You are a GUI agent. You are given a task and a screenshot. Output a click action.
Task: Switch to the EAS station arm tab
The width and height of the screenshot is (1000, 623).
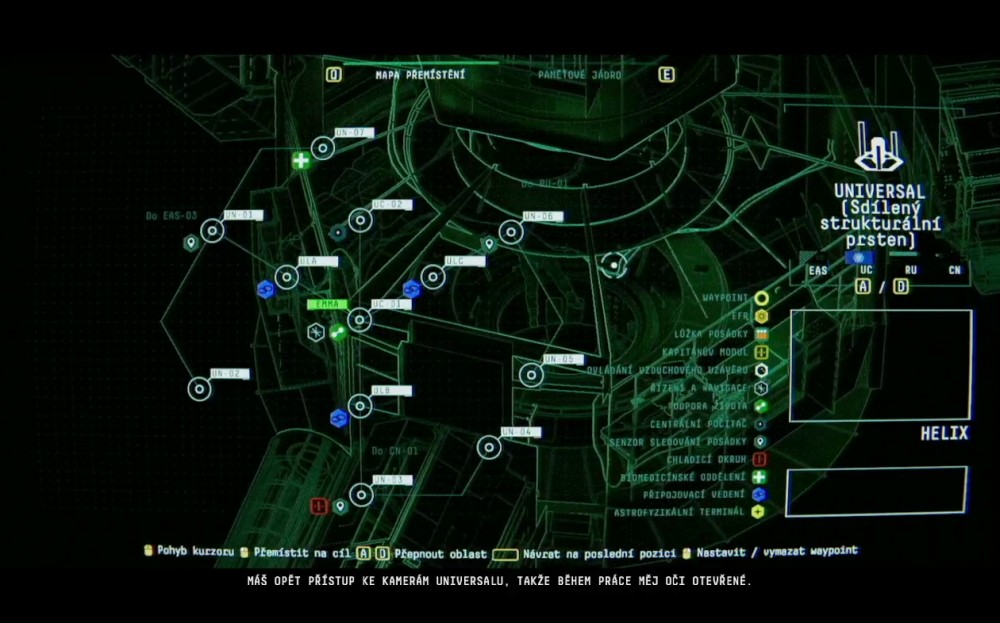click(818, 270)
